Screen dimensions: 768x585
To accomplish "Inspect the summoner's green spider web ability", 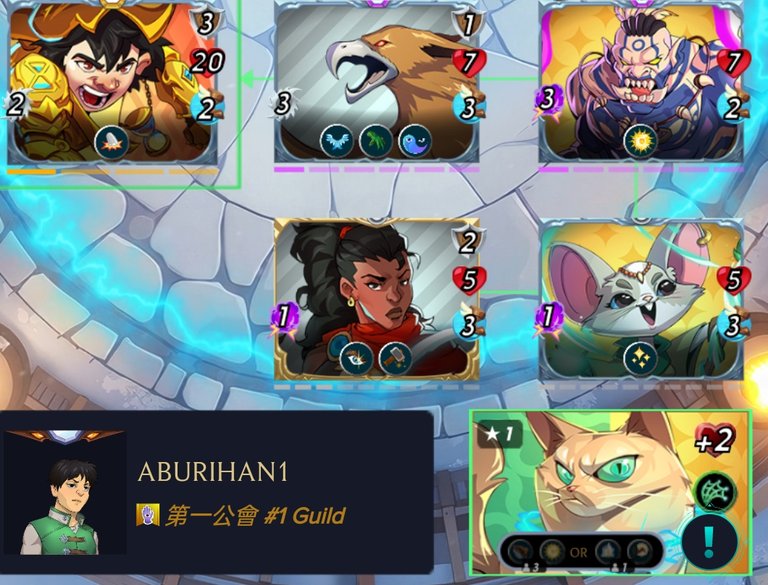I will tap(715, 491).
